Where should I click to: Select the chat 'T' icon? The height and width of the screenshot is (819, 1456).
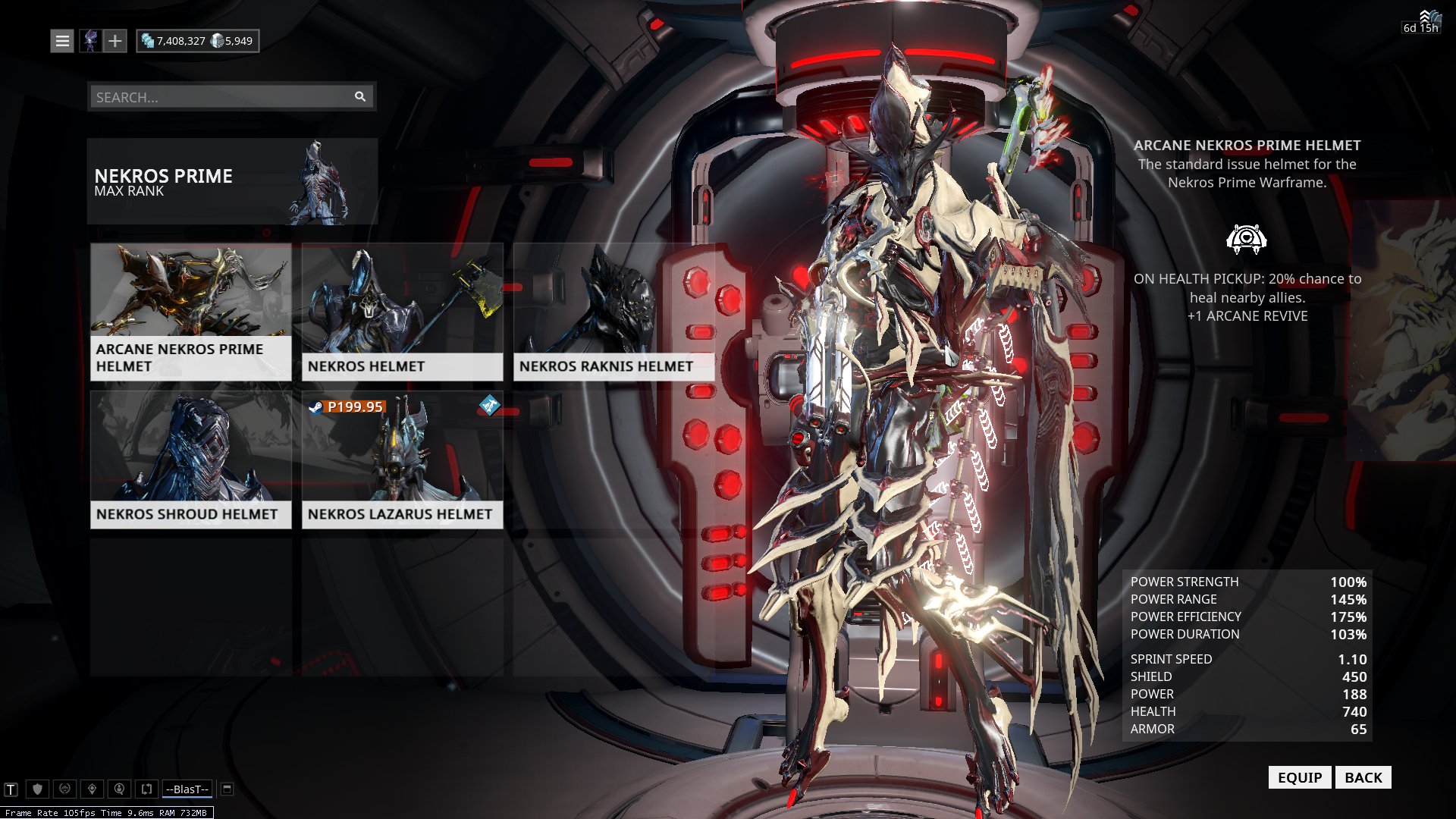pos(11,788)
